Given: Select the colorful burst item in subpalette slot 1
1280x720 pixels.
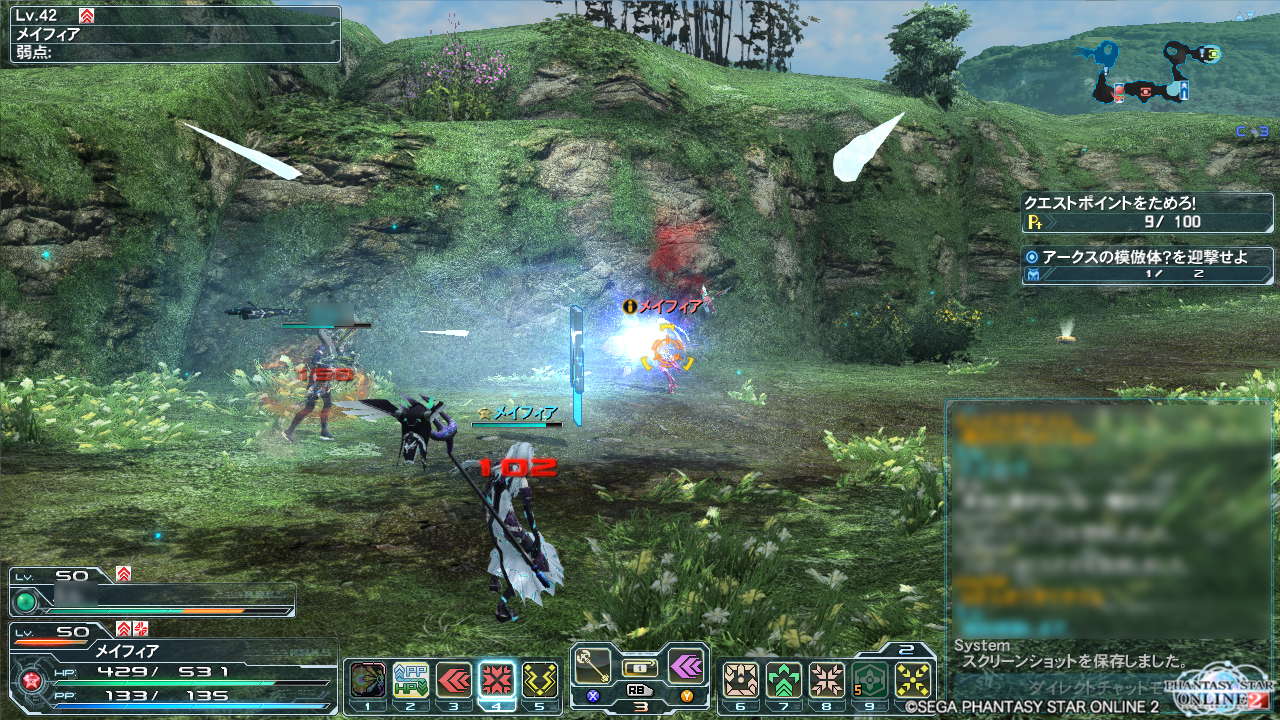Looking at the screenshot, I should 368,680.
